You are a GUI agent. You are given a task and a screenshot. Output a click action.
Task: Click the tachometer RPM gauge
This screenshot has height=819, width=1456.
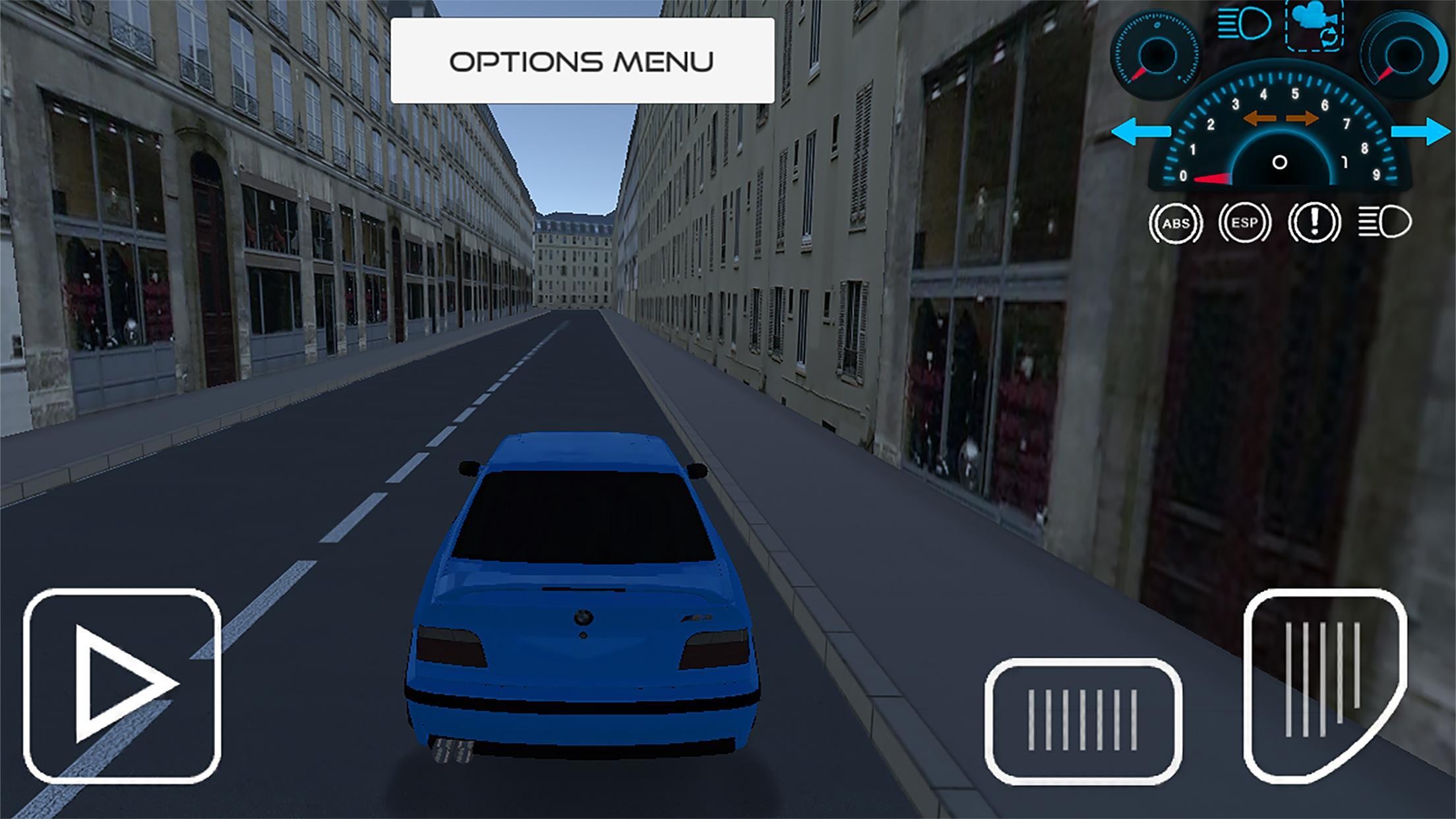tap(1279, 142)
